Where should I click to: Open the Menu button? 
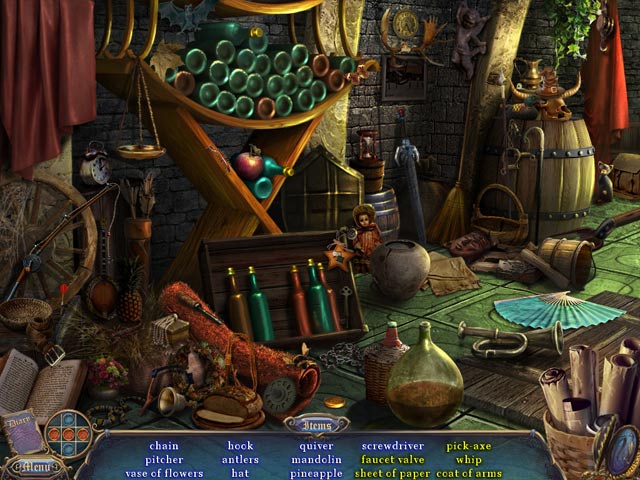point(31,466)
